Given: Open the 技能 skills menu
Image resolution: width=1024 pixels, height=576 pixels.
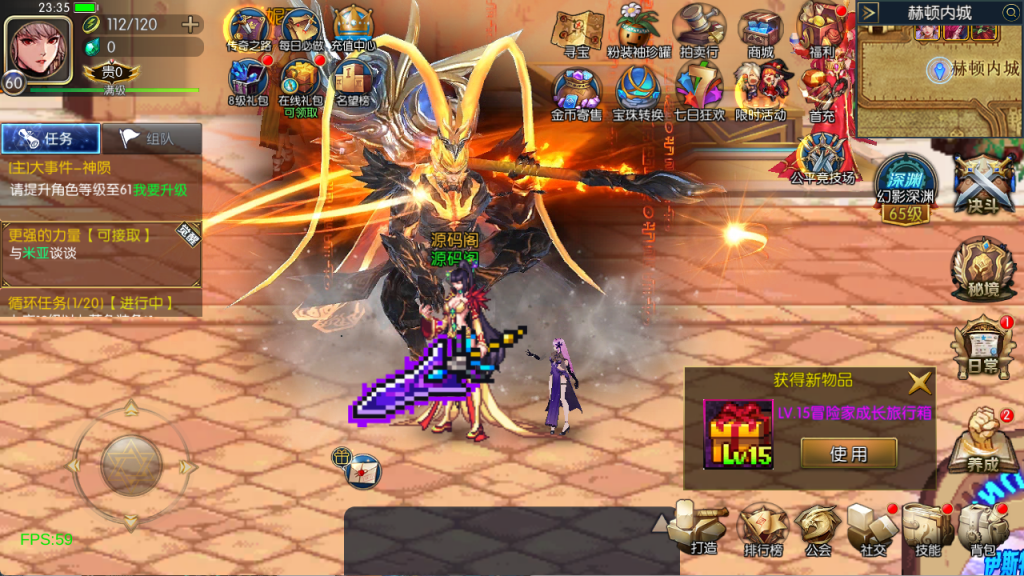Looking at the screenshot, I should pos(927,527).
